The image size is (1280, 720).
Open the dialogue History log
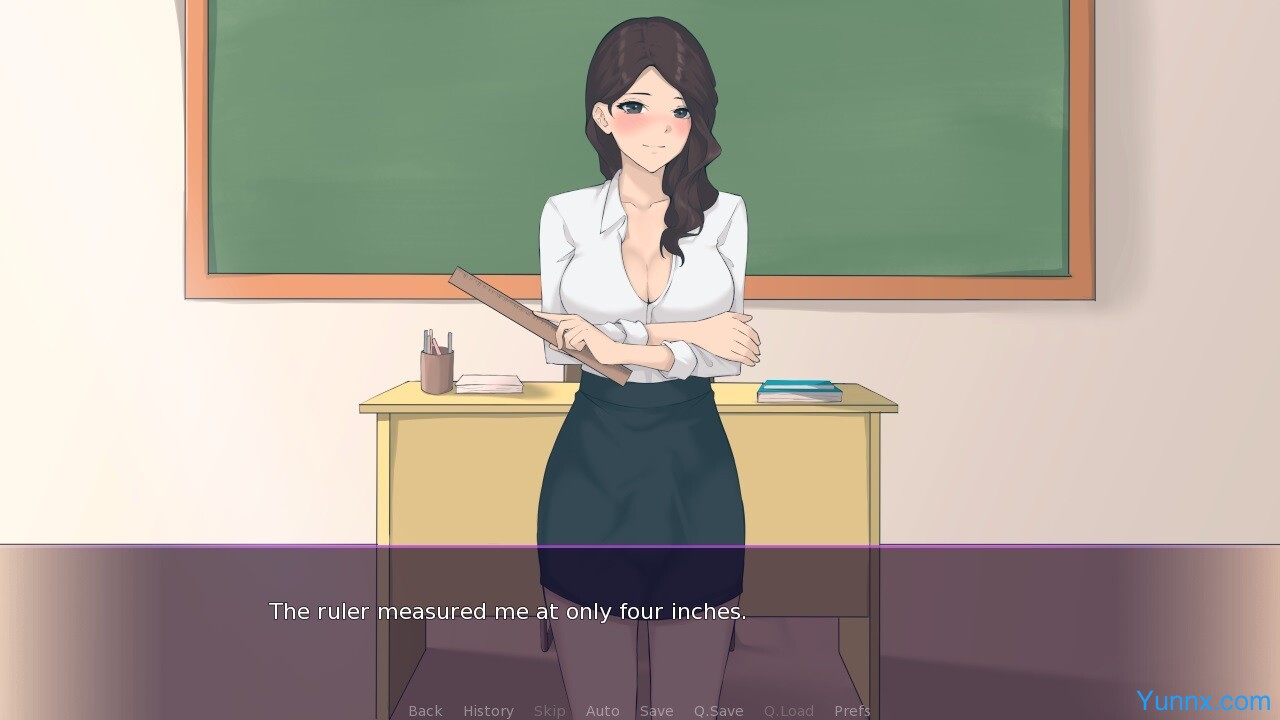coord(488,711)
